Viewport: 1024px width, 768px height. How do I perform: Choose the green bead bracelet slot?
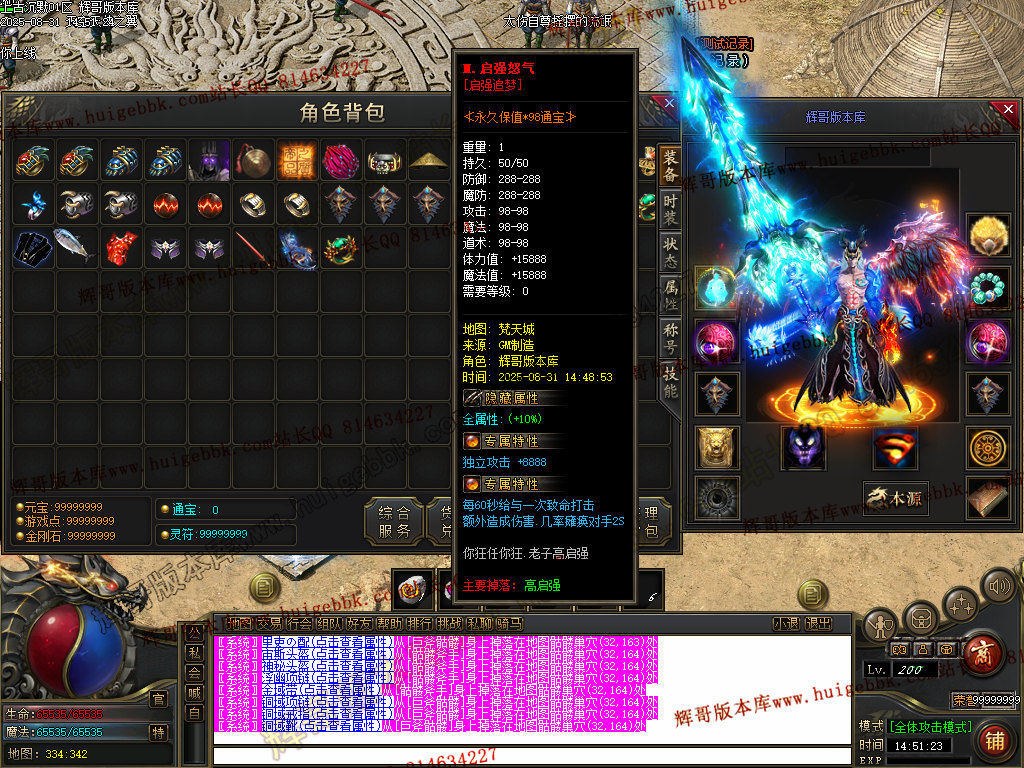[987, 288]
